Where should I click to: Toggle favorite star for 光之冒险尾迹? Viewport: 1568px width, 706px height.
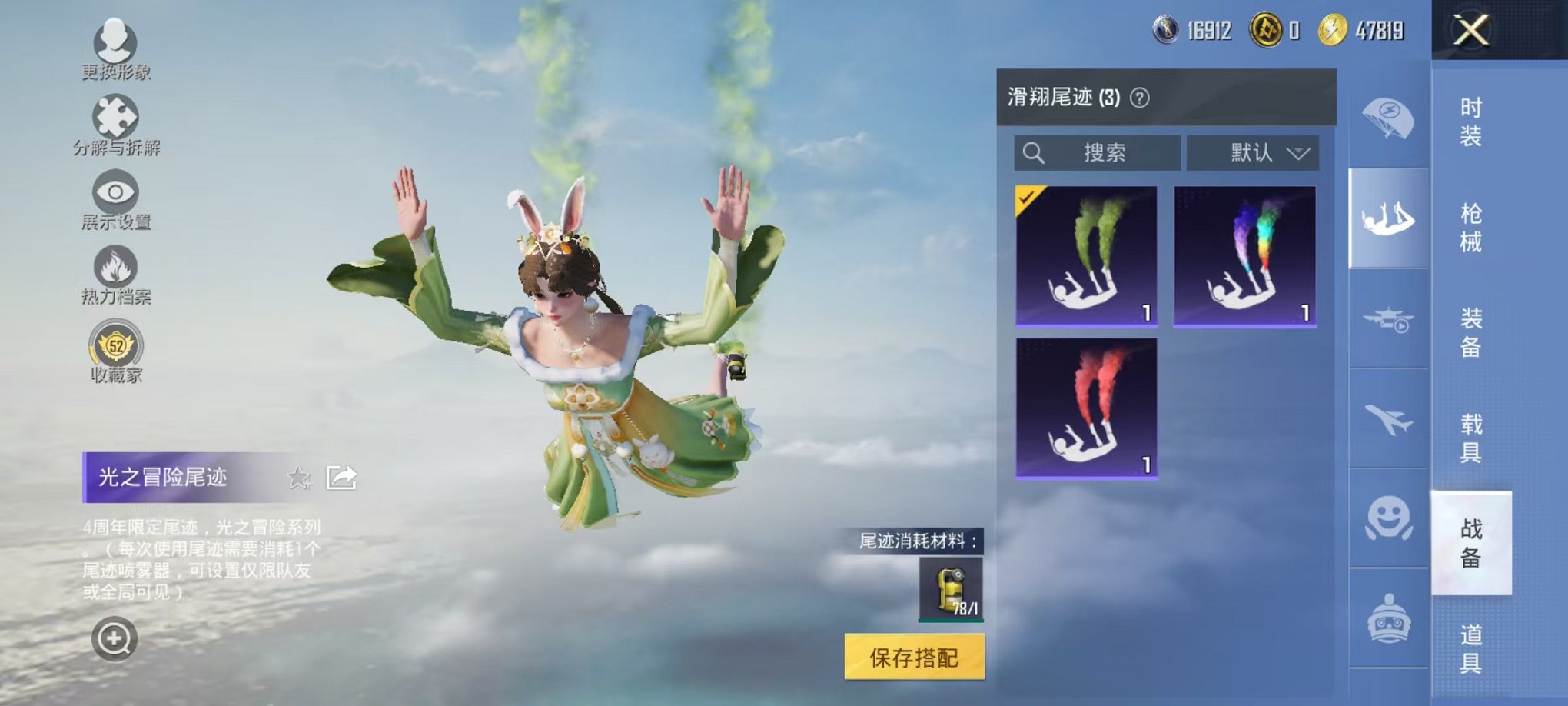298,477
